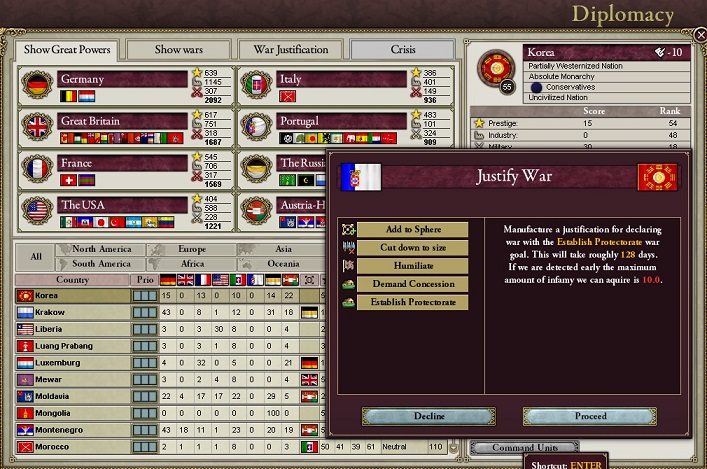Switch to the Crisis tab
The width and height of the screenshot is (707, 469).
pyautogui.click(x=404, y=50)
